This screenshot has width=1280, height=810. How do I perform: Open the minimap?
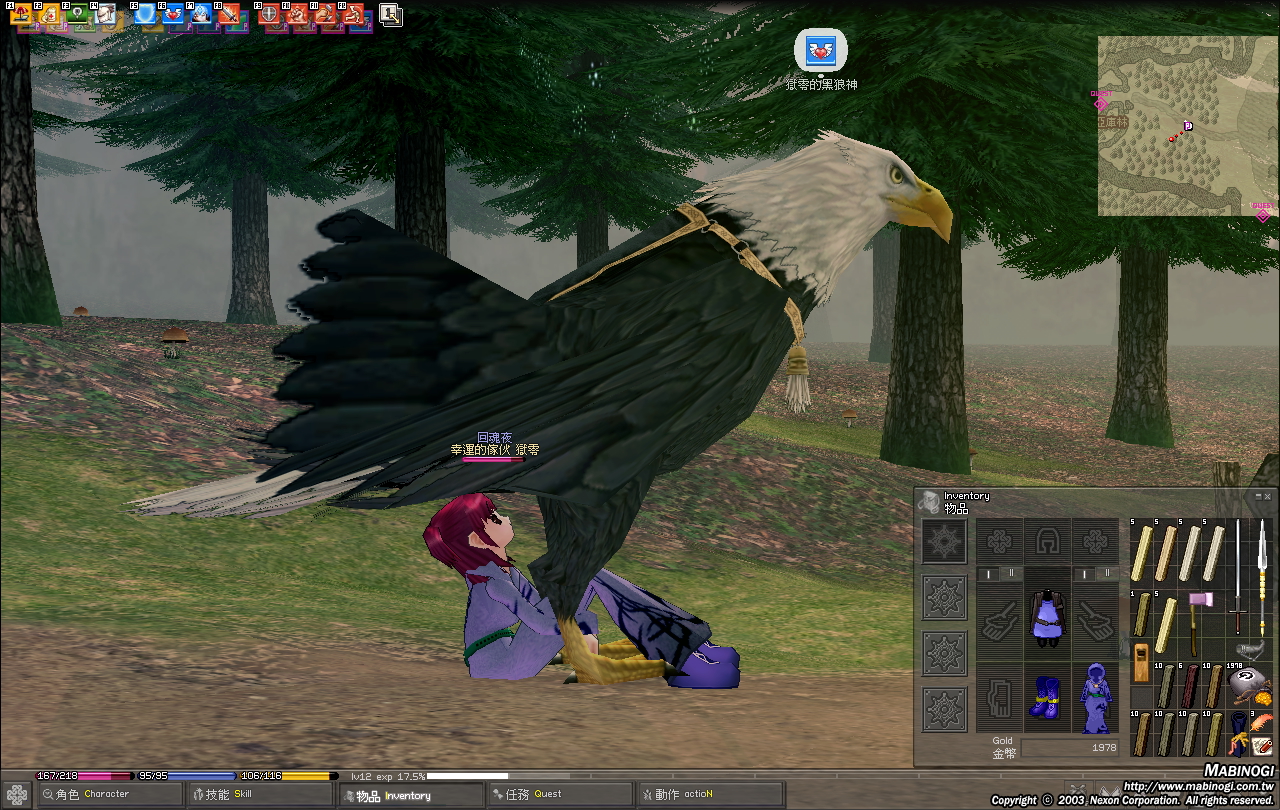coord(1185,125)
